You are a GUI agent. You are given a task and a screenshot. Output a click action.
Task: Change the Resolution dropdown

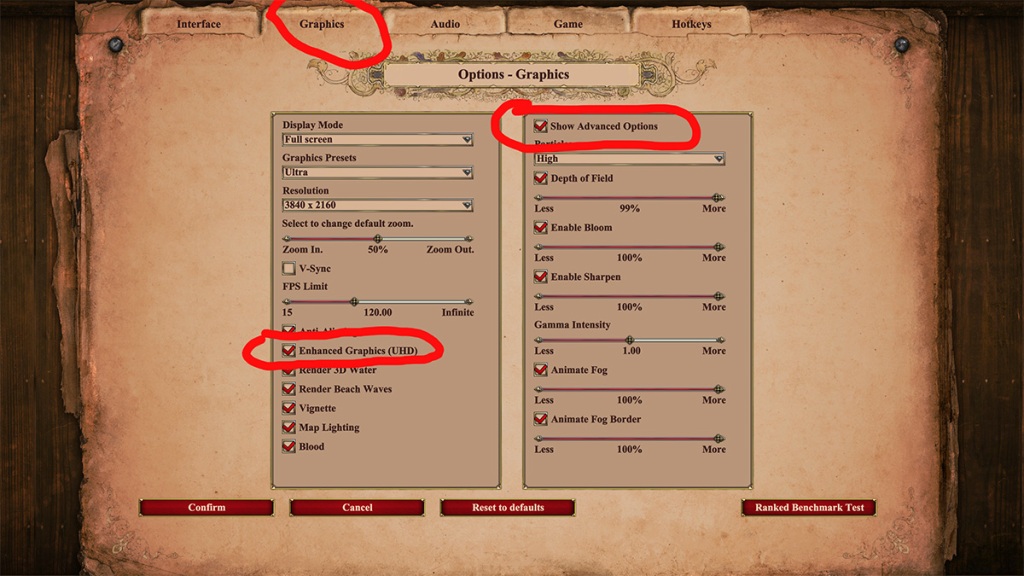click(377, 206)
